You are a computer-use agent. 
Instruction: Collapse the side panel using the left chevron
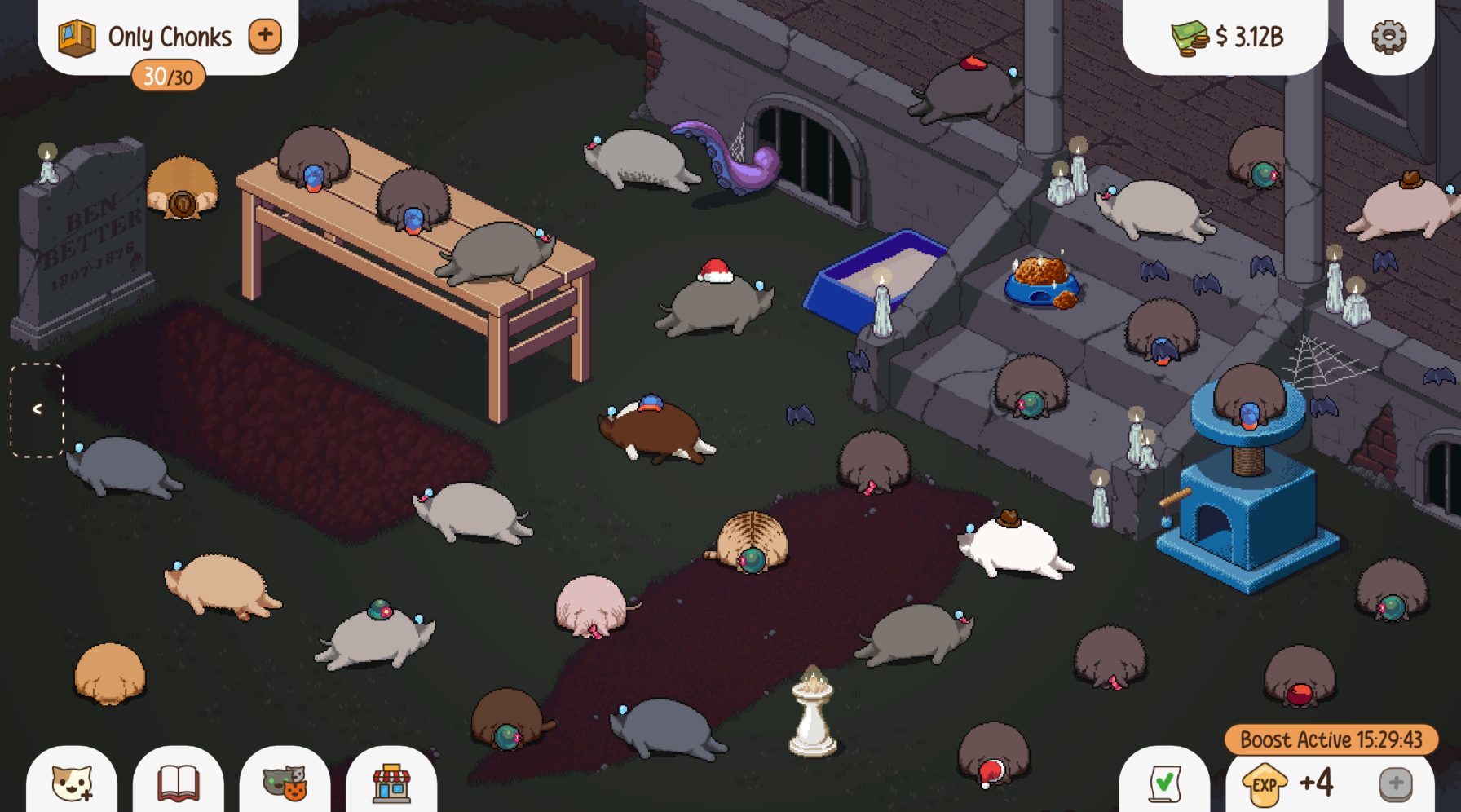coord(37,408)
